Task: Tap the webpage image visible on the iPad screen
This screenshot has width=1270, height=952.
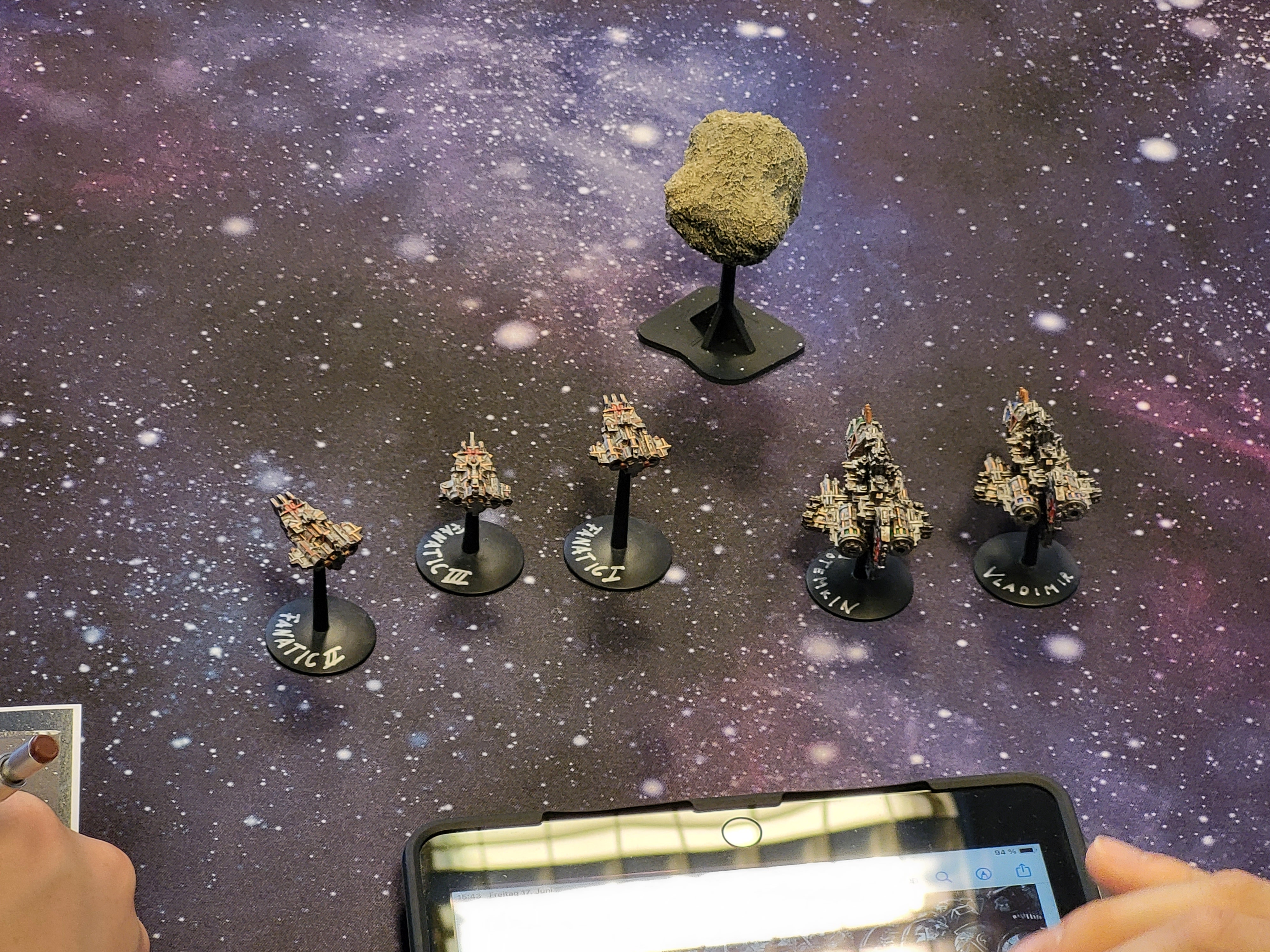Action: pyautogui.click(x=970, y=924)
